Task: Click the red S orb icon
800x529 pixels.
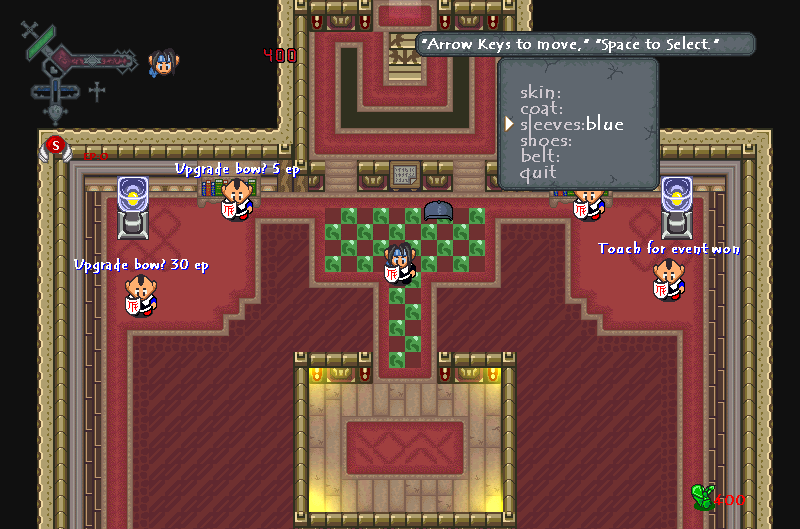Action: (x=54, y=146)
